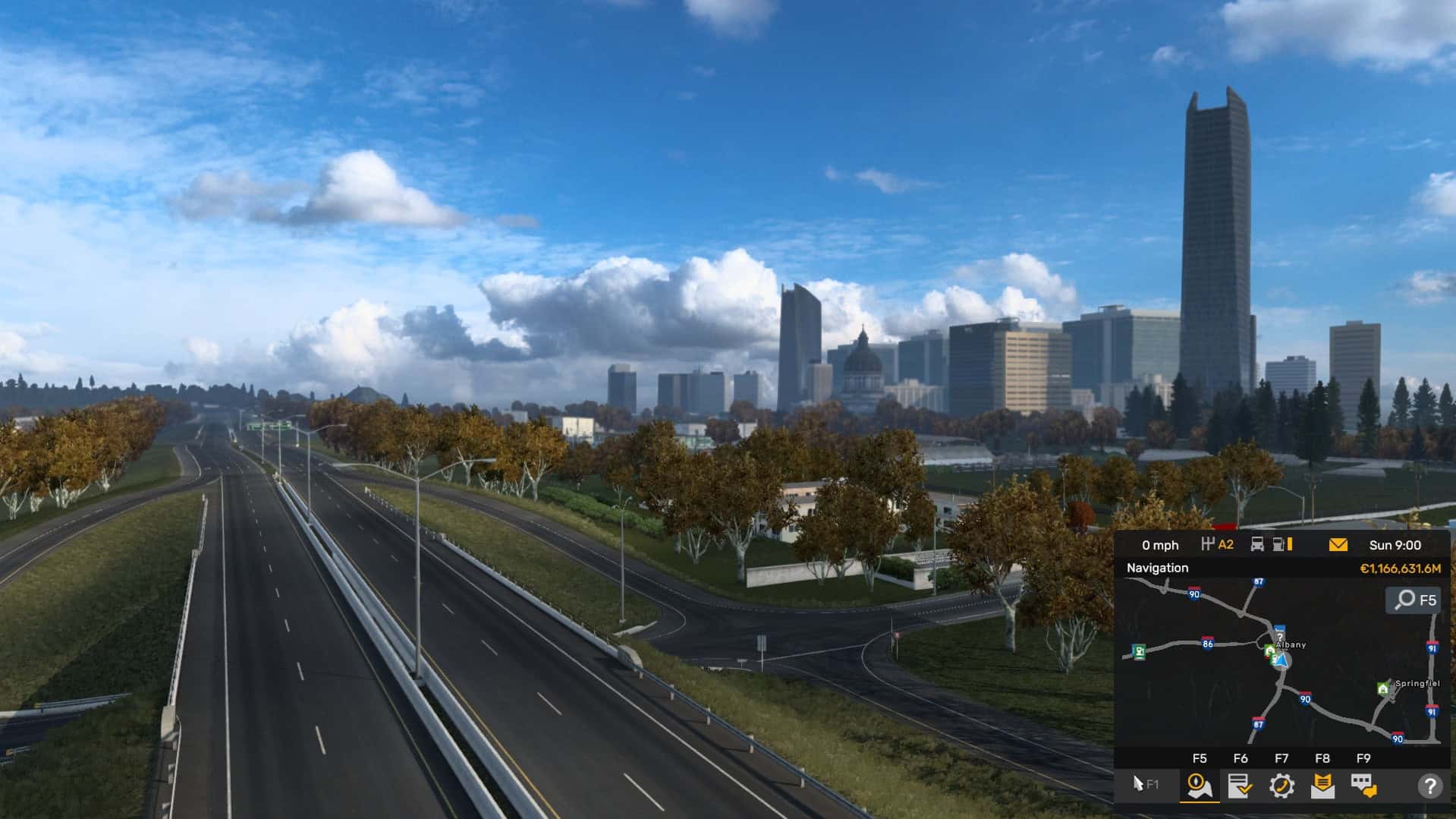
Task: Open the photo chat panel
Action: coord(1364,786)
